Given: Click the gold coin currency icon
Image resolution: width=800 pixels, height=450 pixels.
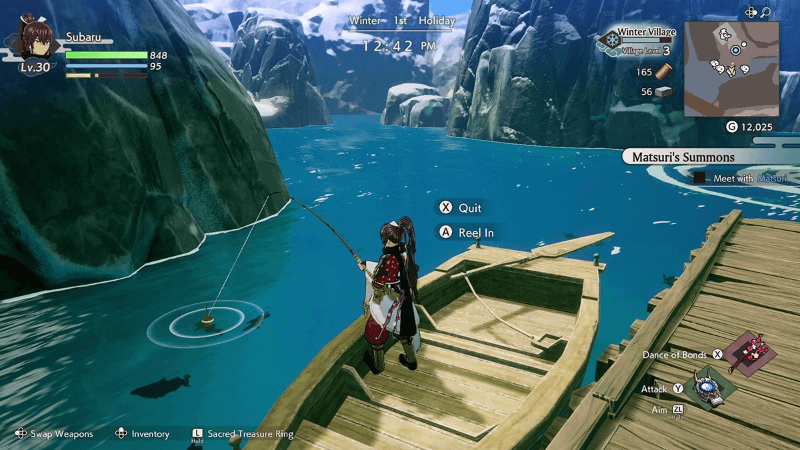Looking at the screenshot, I should pos(731,127).
